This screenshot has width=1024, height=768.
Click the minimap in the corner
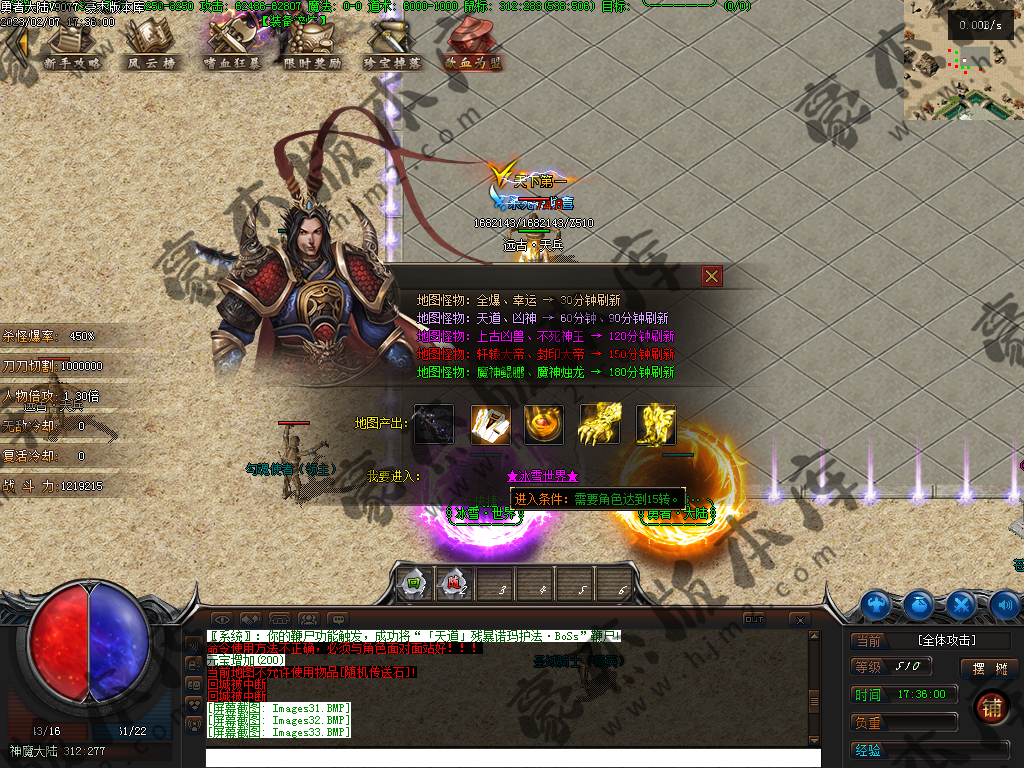963,60
